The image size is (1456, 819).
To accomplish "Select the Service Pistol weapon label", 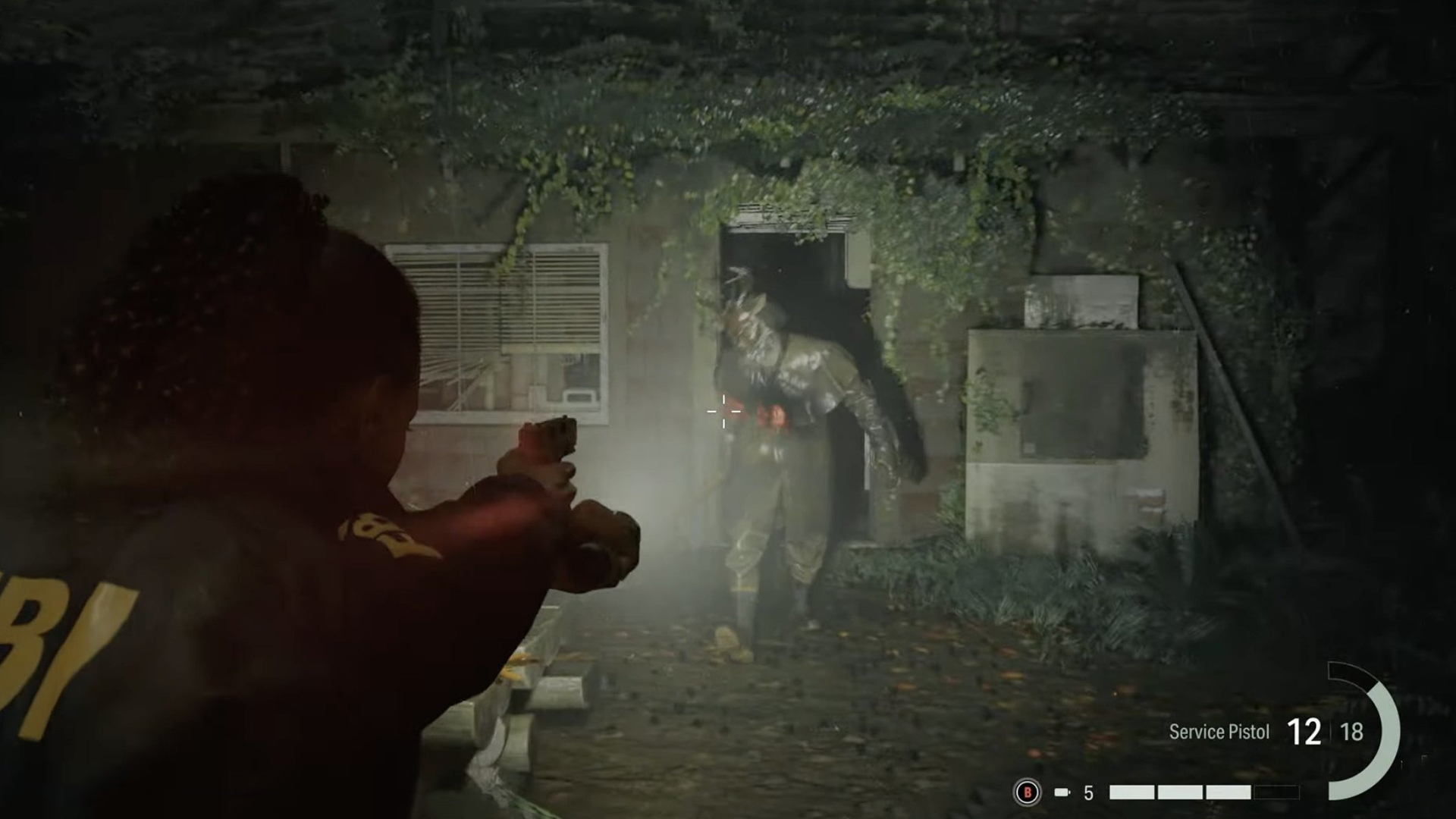I will (1219, 732).
